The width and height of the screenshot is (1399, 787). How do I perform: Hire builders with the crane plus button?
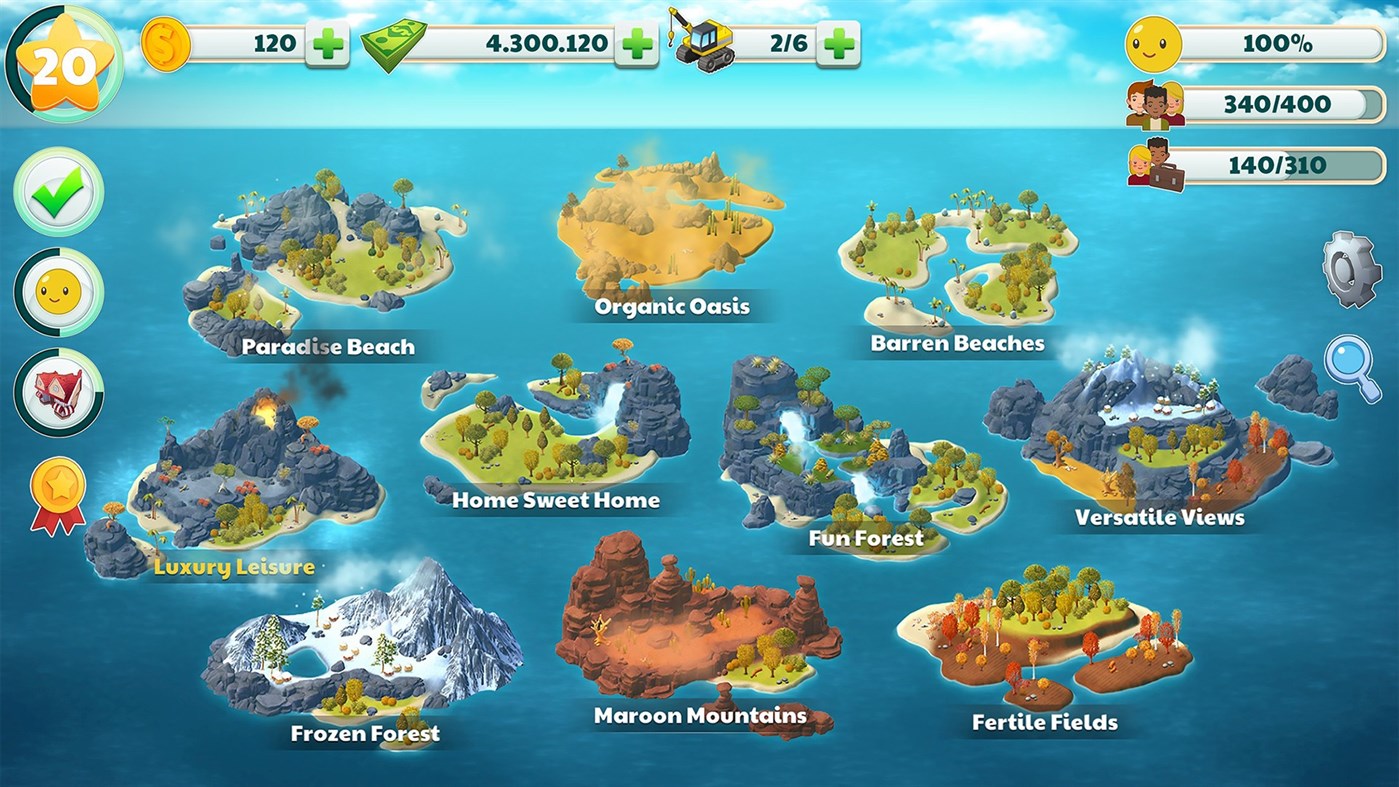(838, 42)
